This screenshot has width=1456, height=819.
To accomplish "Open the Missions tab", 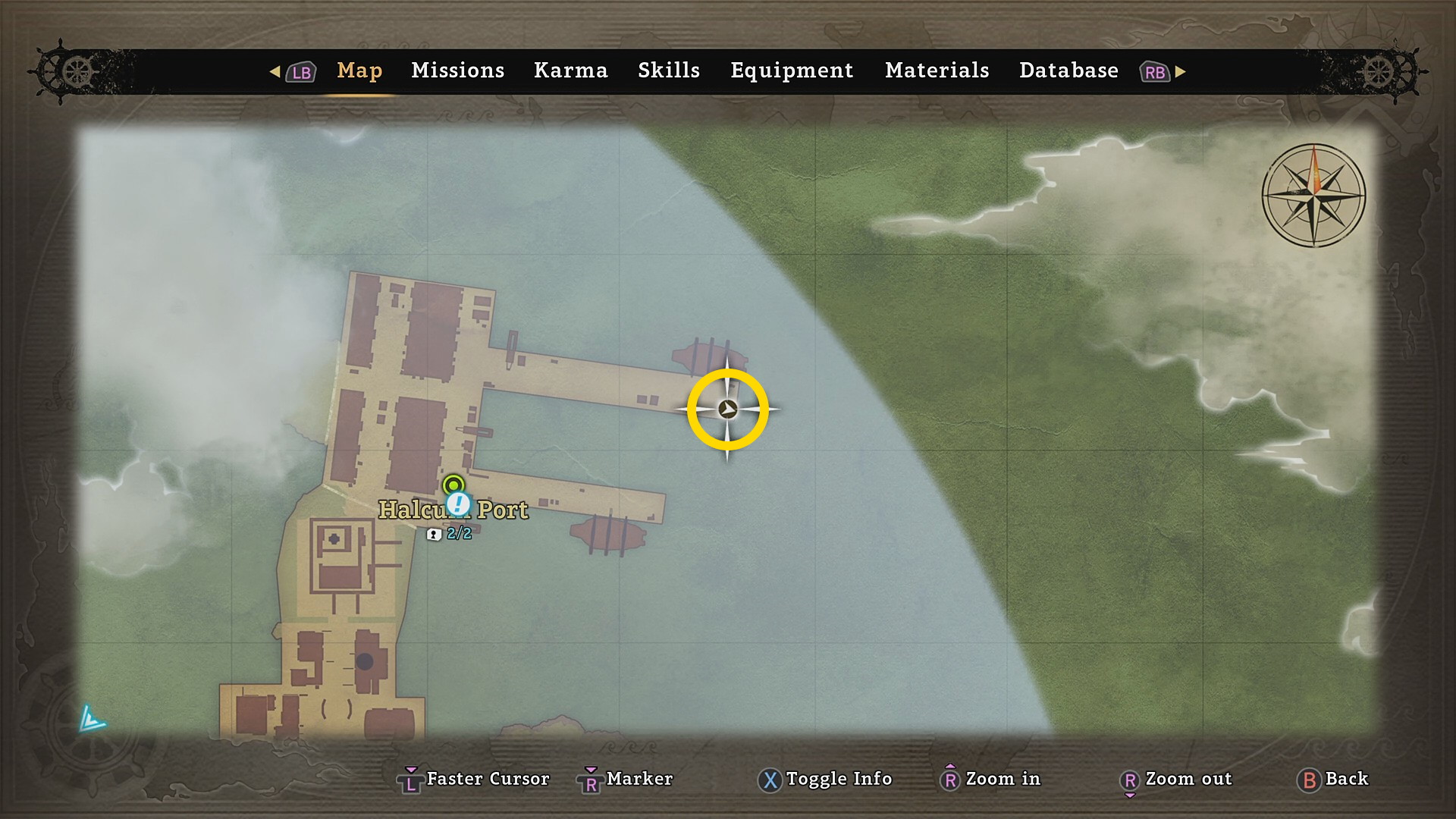I will (x=457, y=71).
